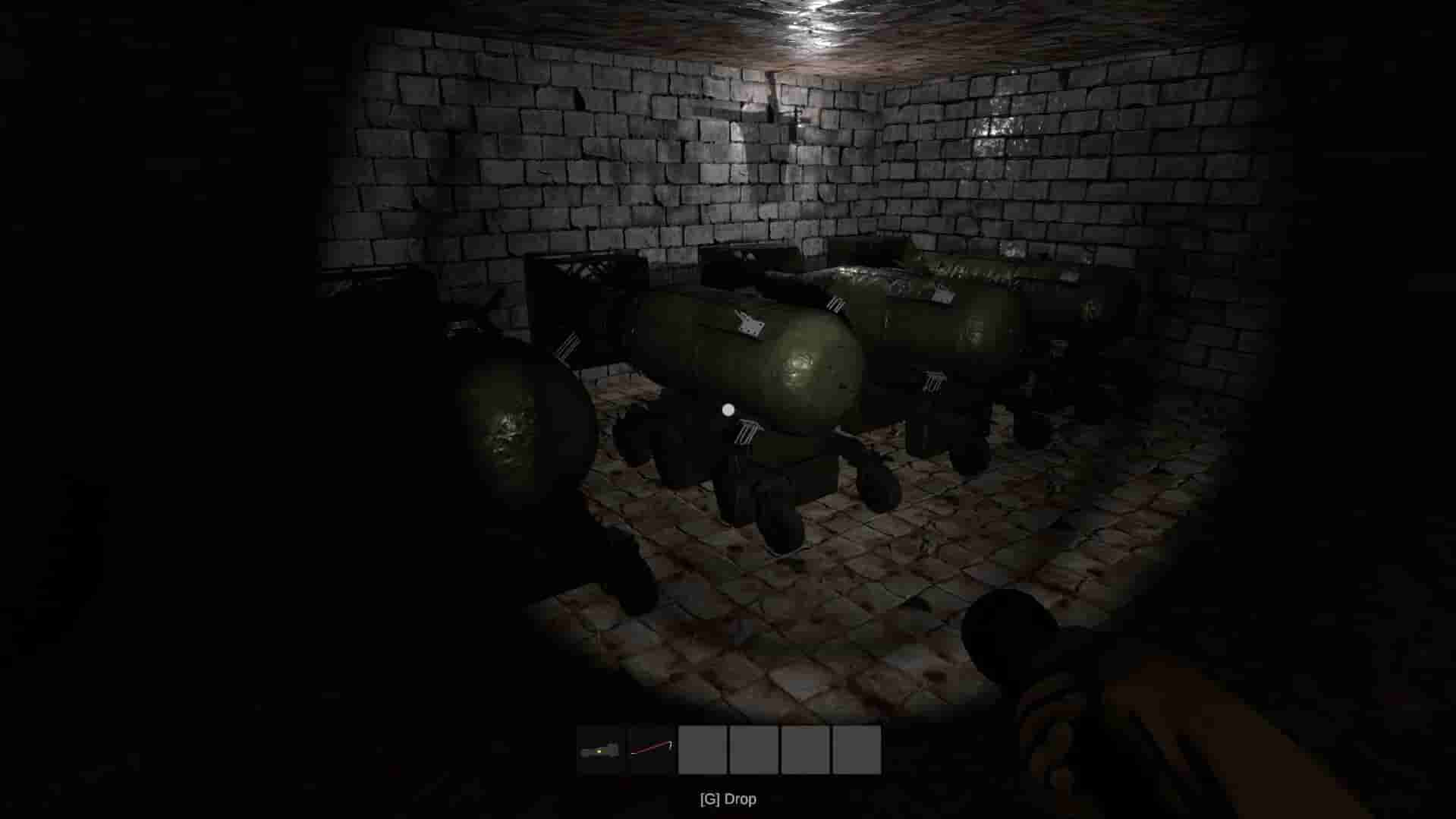This screenshot has height=819, width=1456.
Task: Toggle the crosshair reticle dot
Action: click(728, 409)
